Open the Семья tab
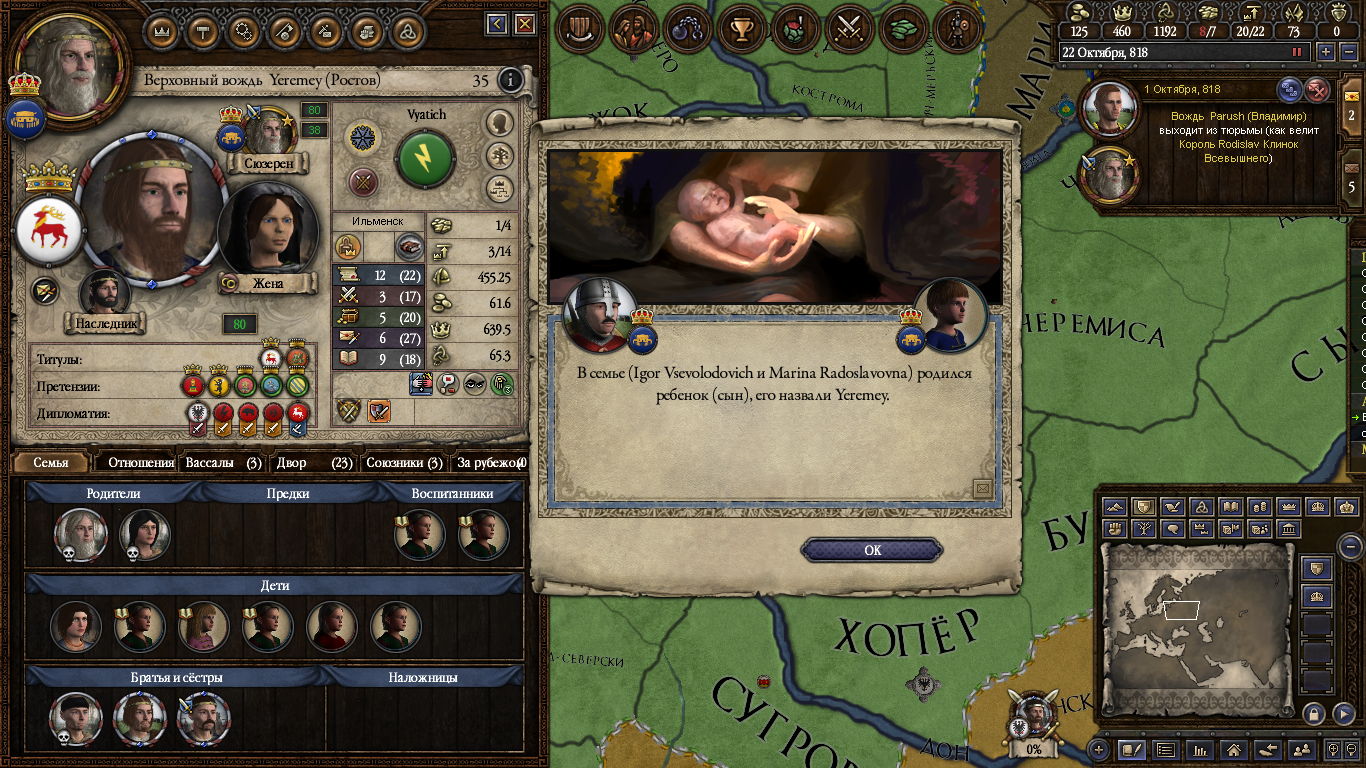The image size is (1366, 768). 51,462
